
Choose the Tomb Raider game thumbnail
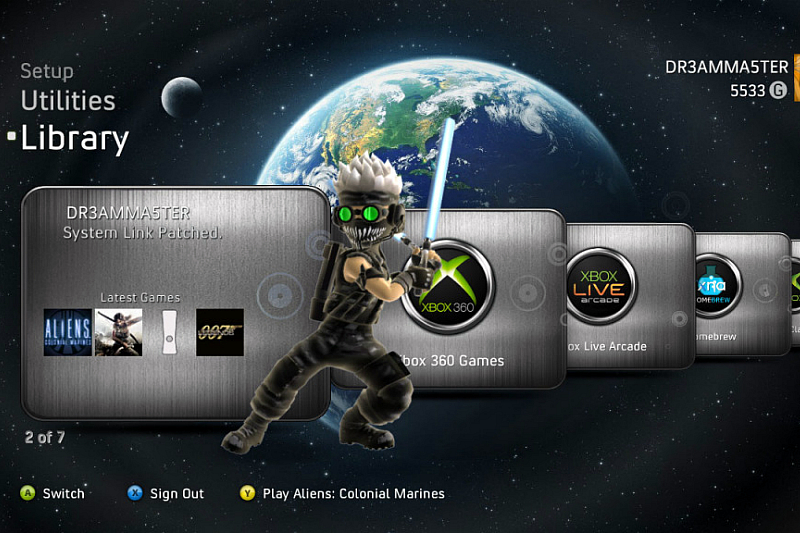click(118, 333)
